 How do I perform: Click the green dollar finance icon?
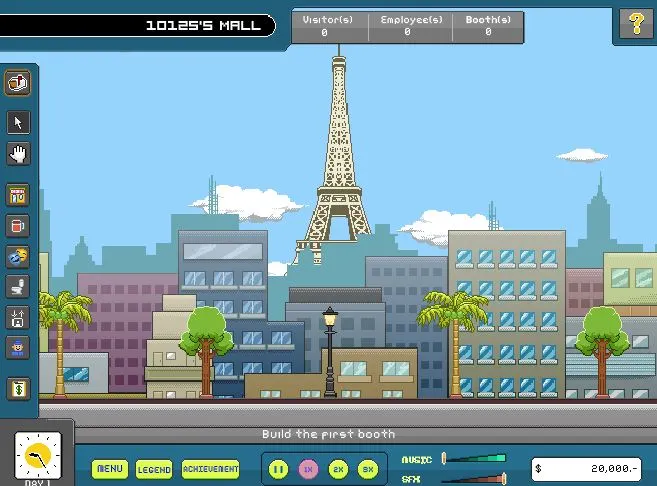[18, 388]
